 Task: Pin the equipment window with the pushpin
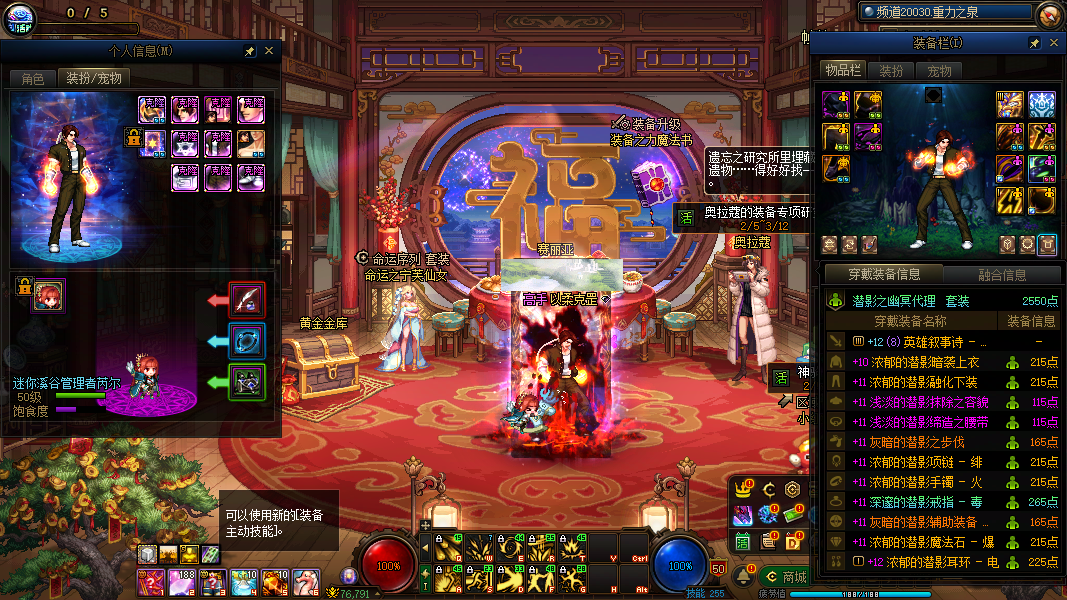point(1034,43)
